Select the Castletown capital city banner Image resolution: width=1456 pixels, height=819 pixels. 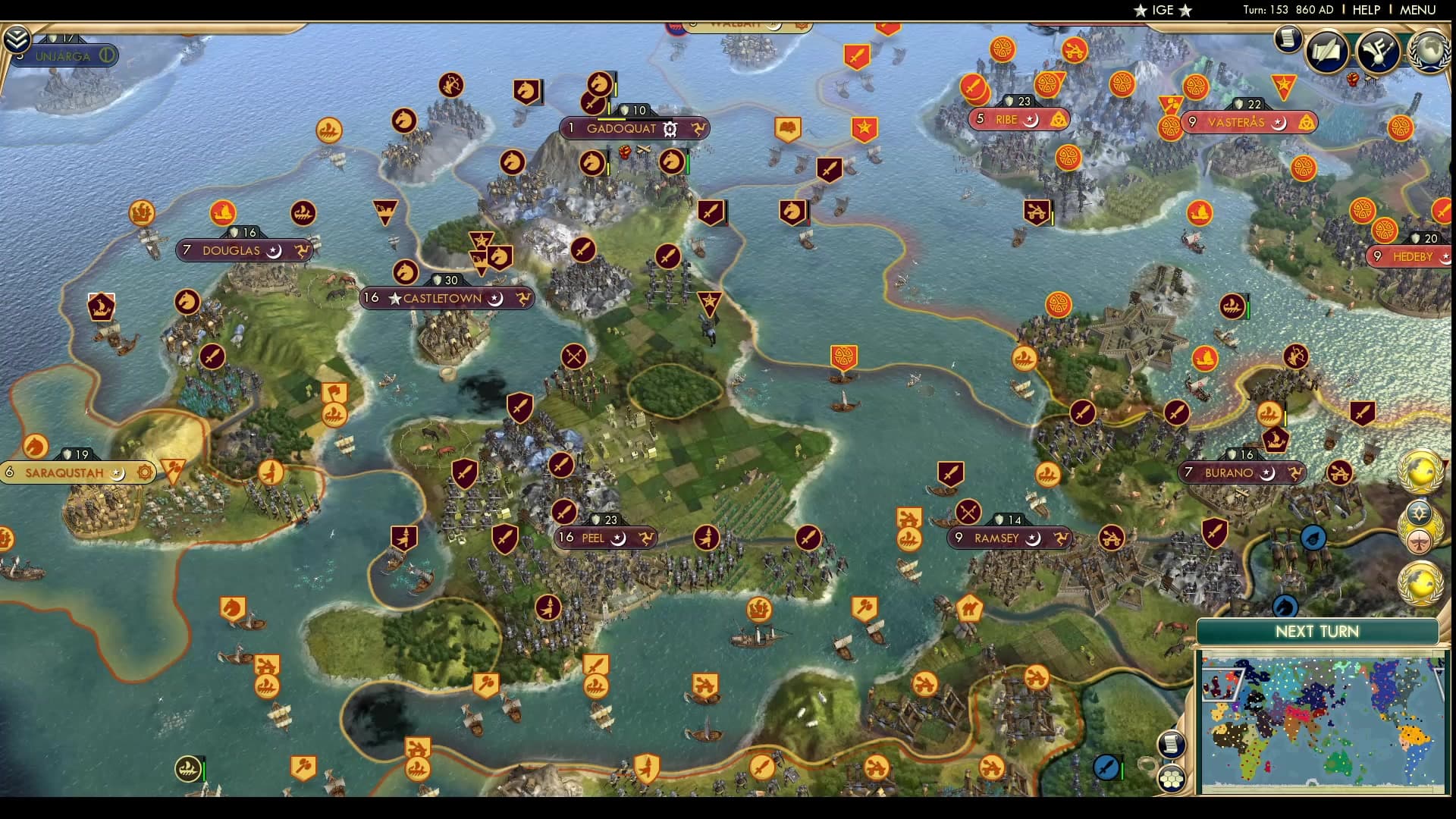coord(446,298)
